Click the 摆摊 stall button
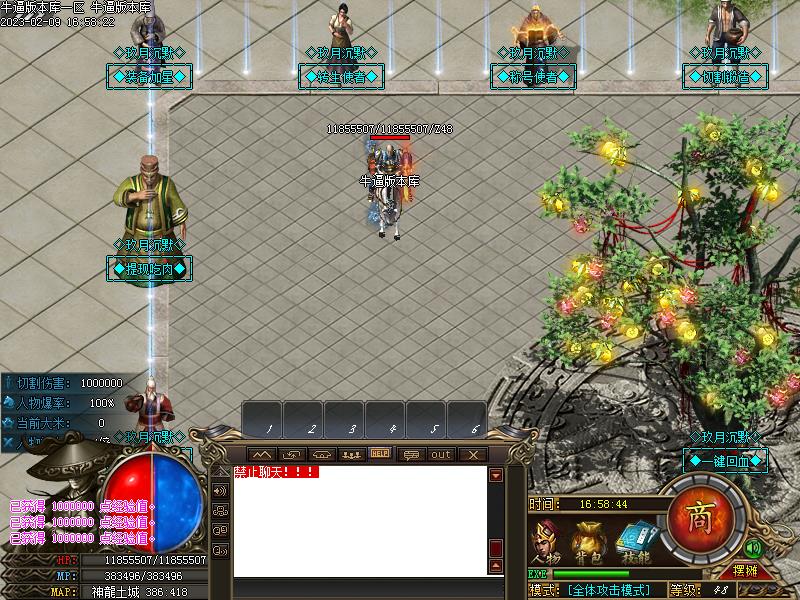This screenshot has width=800, height=600. click(x=745, y=571)
